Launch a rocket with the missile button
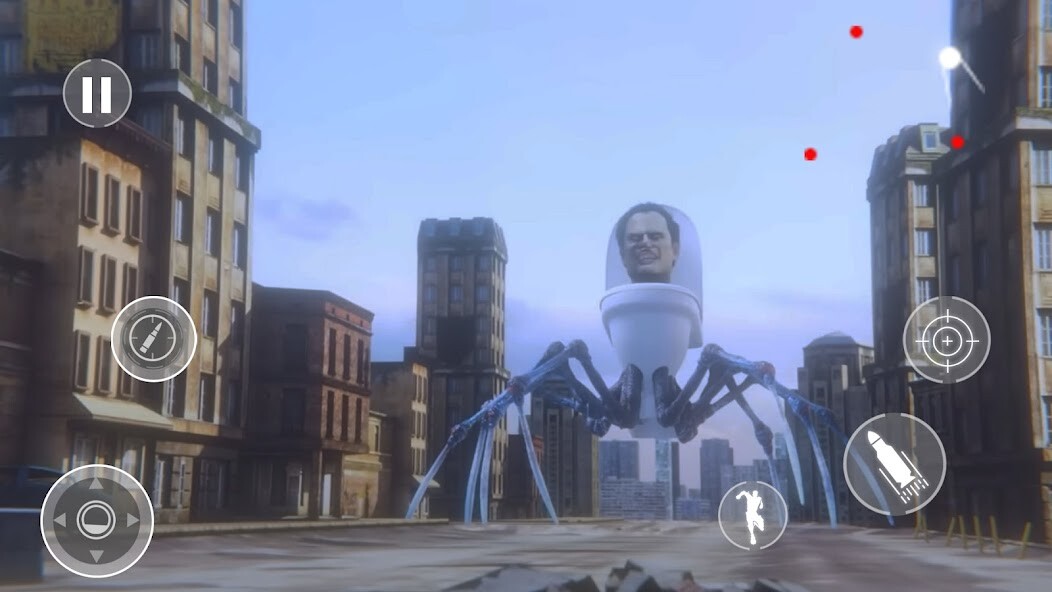The image size is (1052, 592). click(x=894, y=464)
